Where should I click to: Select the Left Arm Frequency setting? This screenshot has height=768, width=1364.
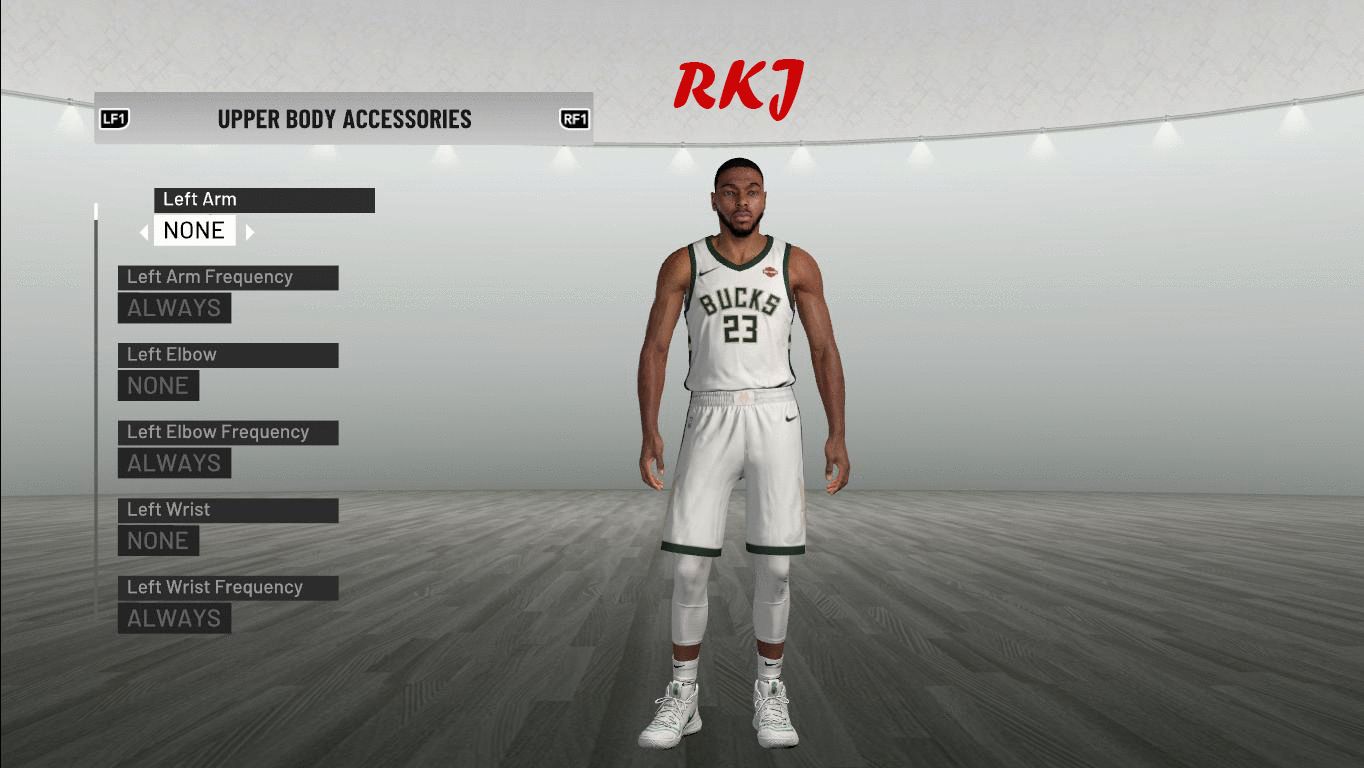pyautogui.click(x=228, y=278)
